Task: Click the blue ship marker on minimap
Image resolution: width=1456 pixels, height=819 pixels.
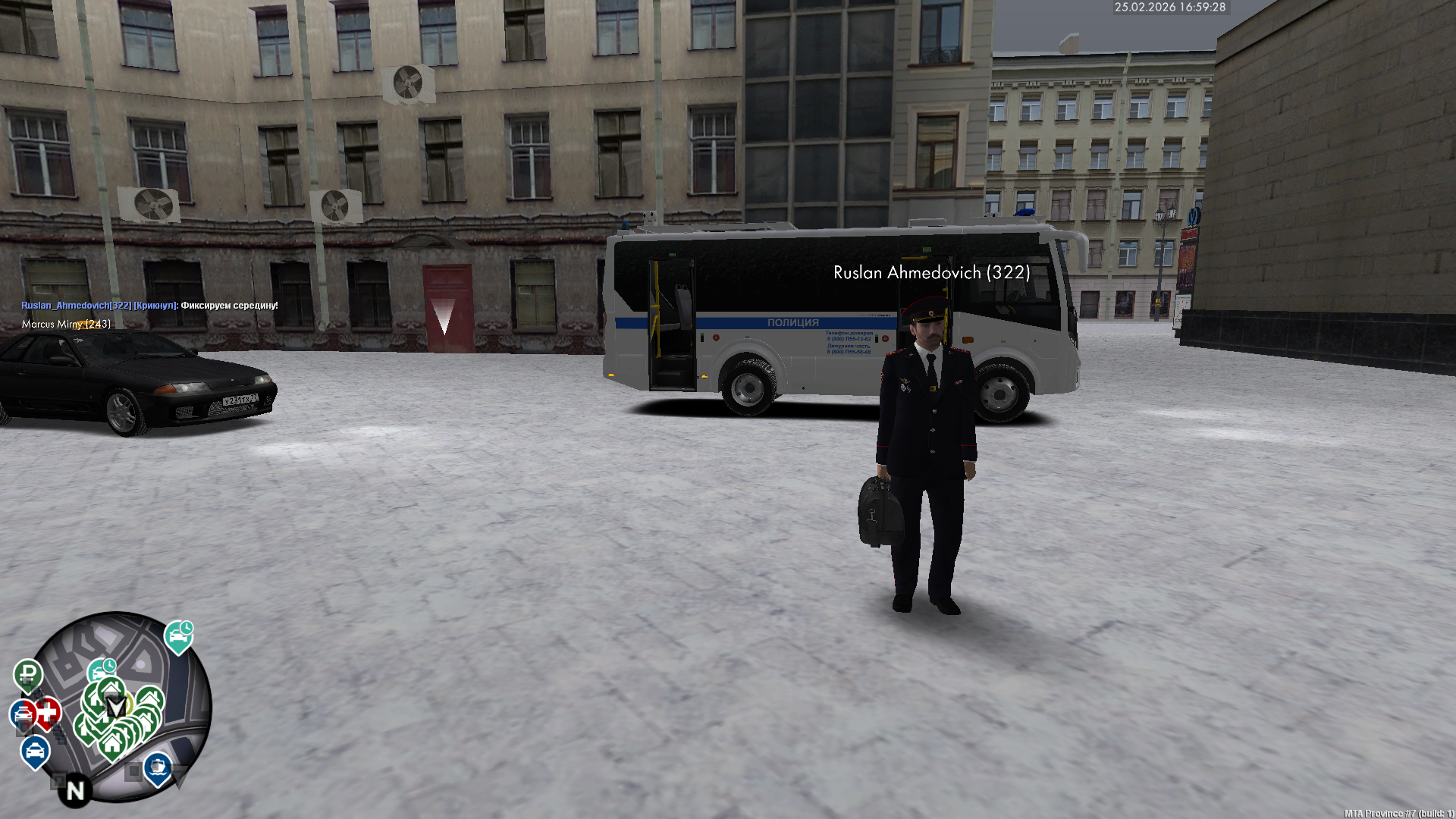Action: pos(157,767)
